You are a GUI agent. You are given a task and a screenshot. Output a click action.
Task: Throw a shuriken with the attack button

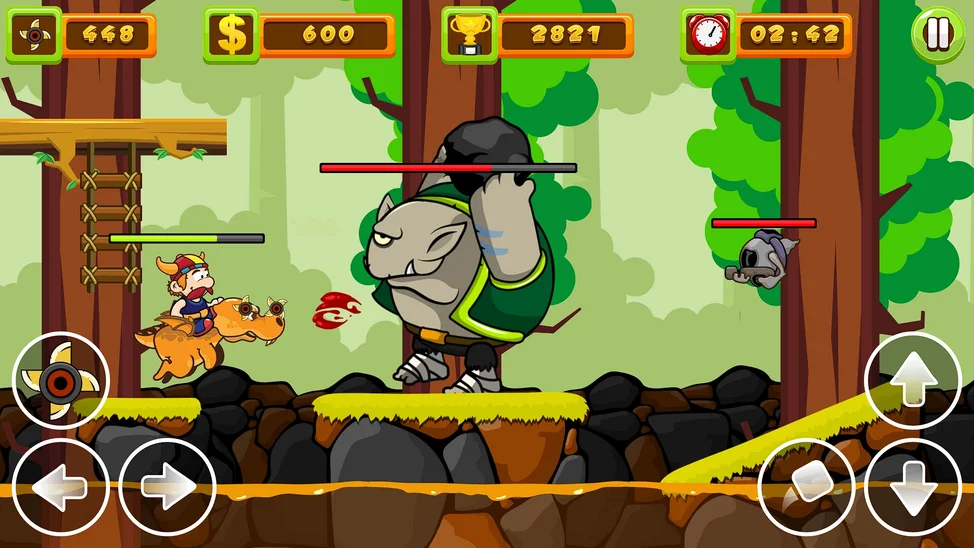click(x=60, y=381)
